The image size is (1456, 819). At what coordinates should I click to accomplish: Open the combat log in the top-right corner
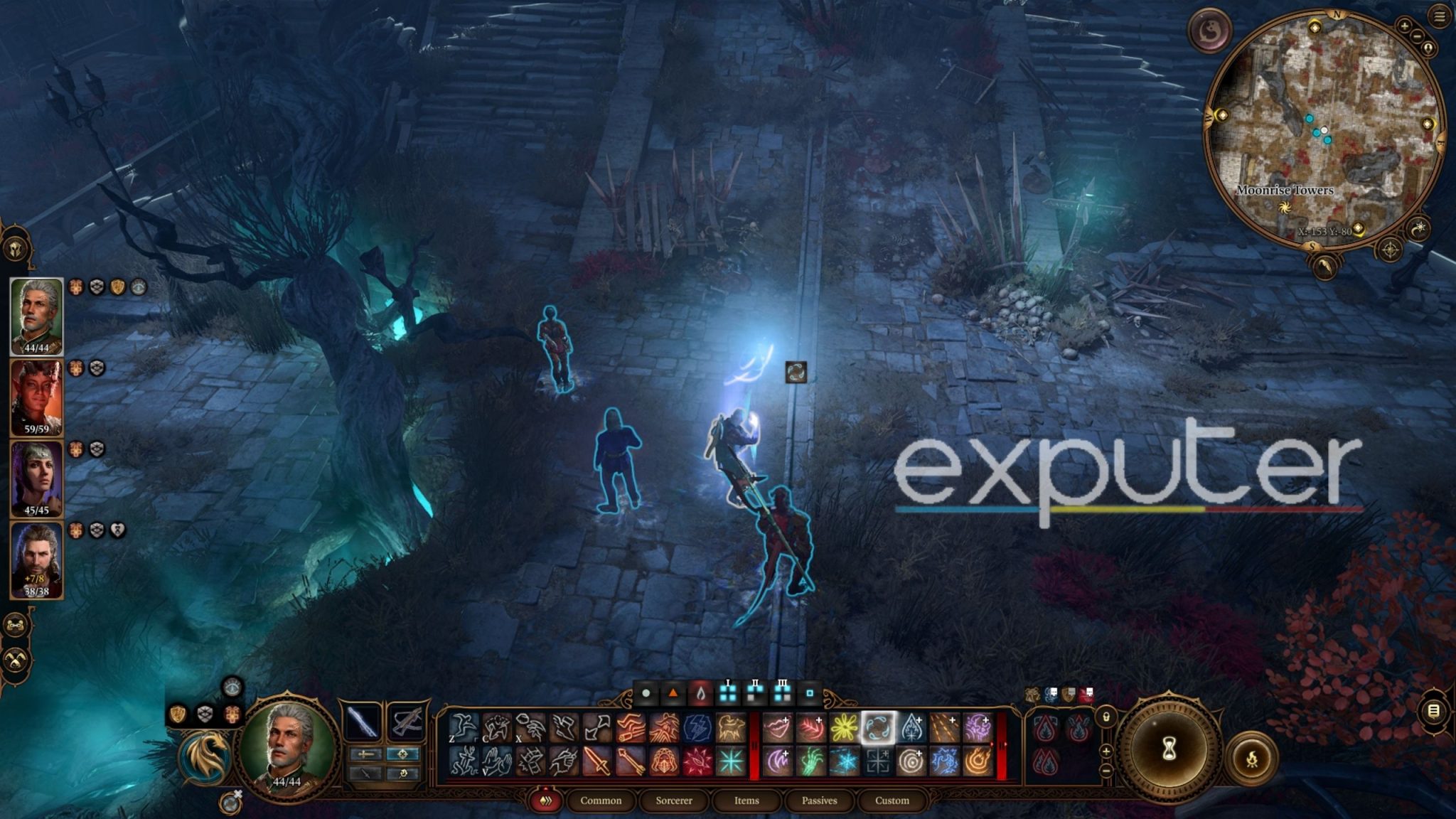[x=1438, y=17]
